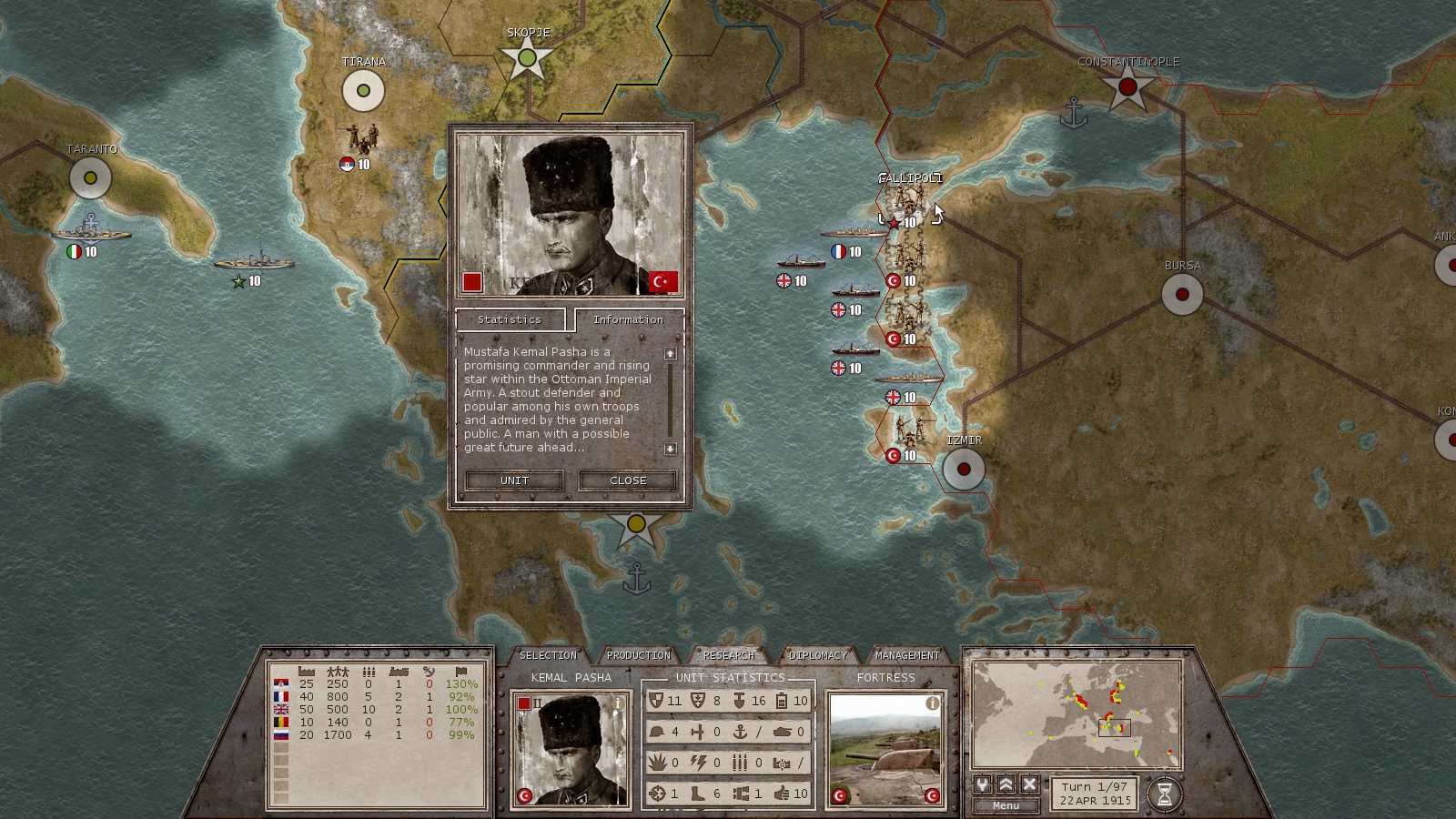This screenshot has width=1456, height=819.
Task: Open the Menu button near the minimap
Action: click(x=1006, y=804)
